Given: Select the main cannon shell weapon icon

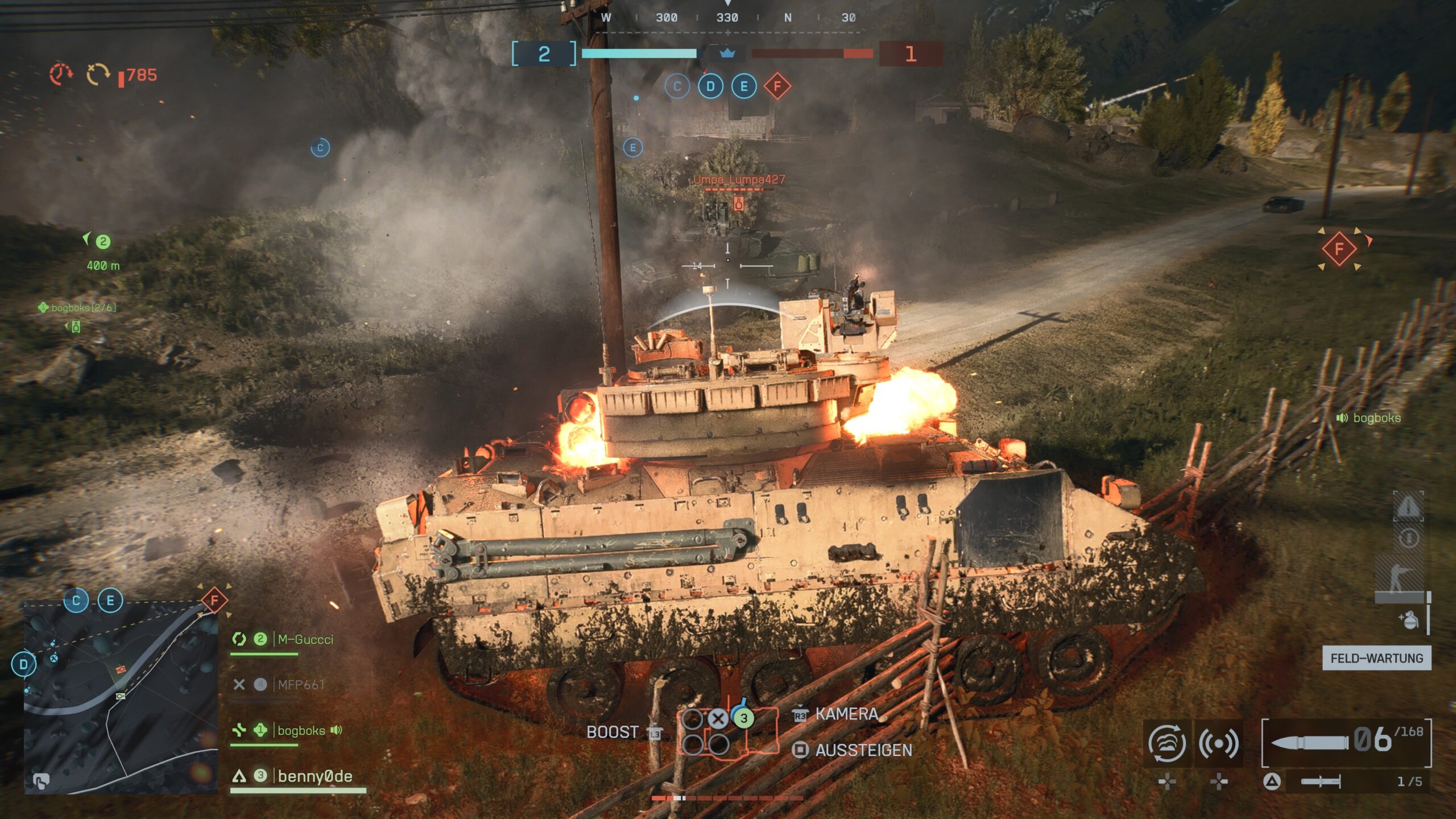Looking at the screenshot, I should [x=1309, y=743].
